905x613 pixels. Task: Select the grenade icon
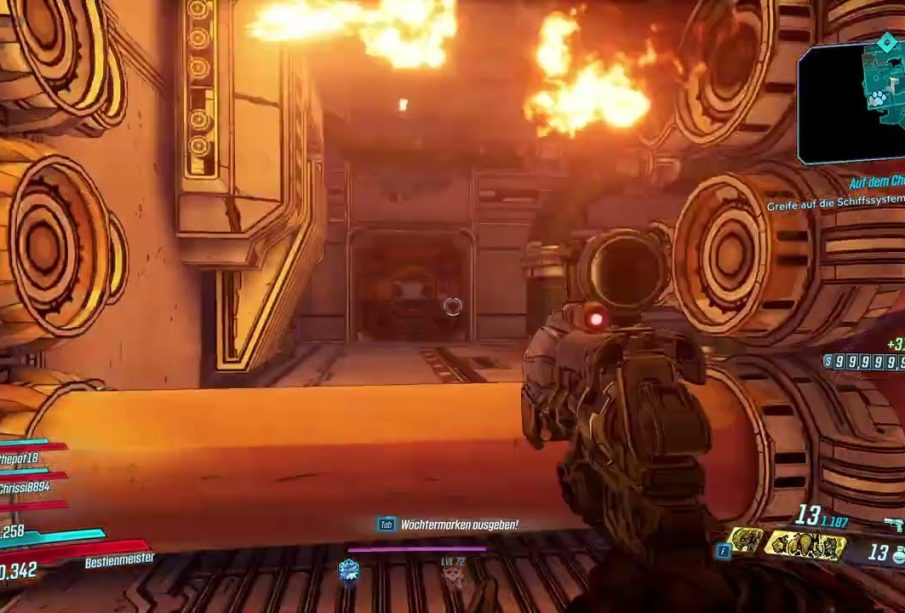[x=898, y=553]
